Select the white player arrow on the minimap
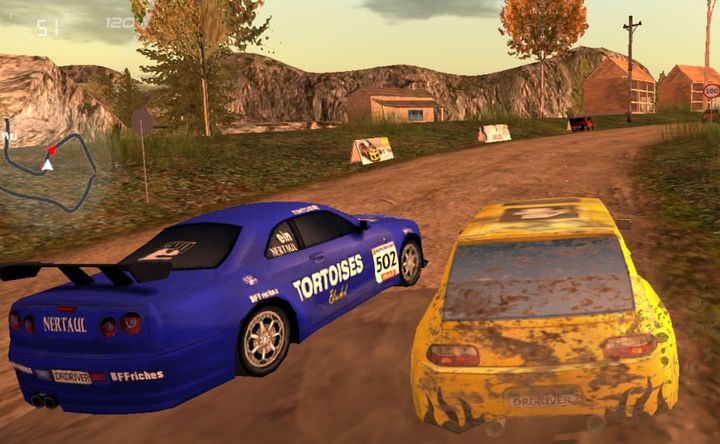This screenshot has height=444, width=720. (x=47, y=165)
